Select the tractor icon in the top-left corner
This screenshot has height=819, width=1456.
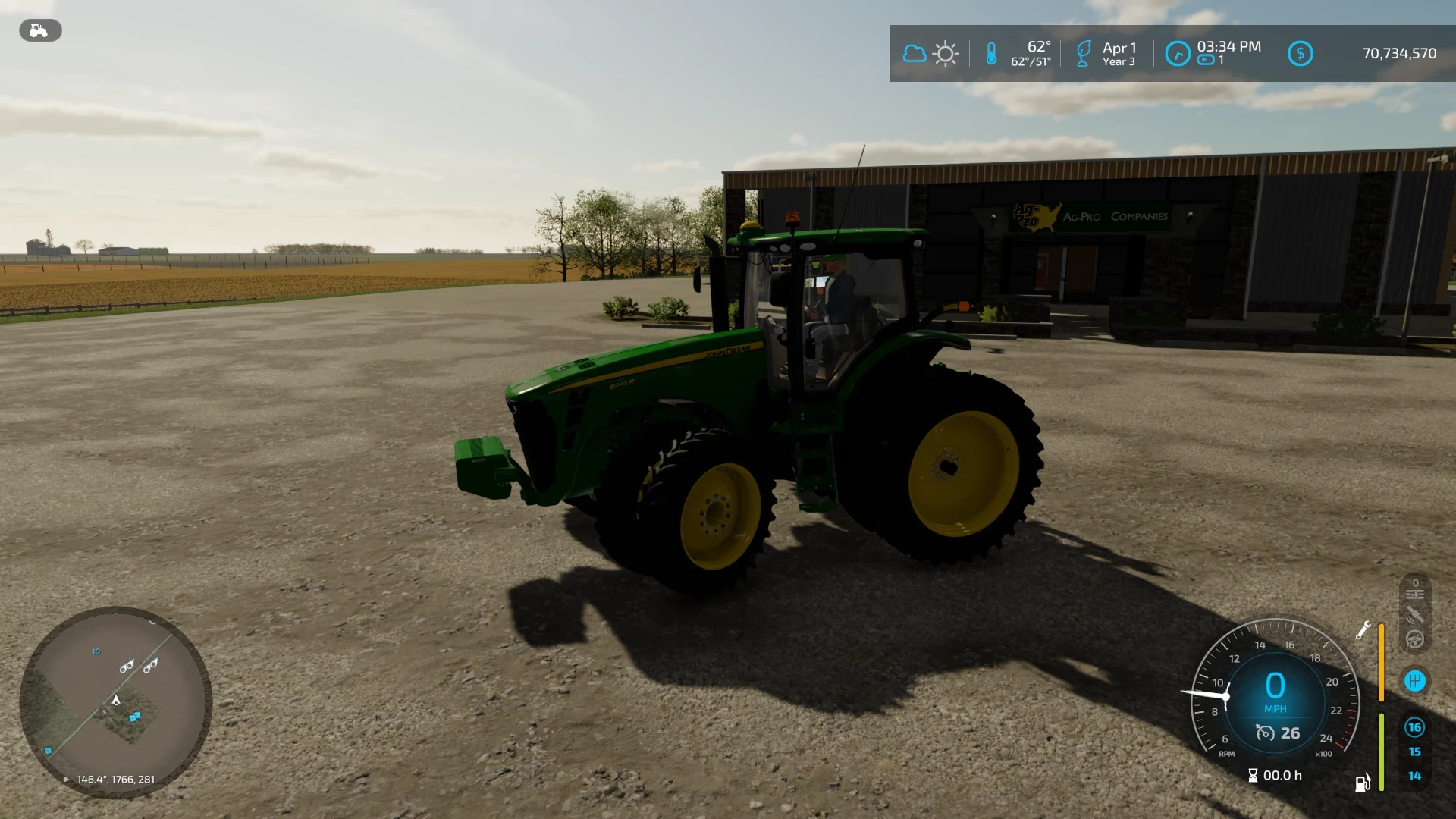coord(39,30)
